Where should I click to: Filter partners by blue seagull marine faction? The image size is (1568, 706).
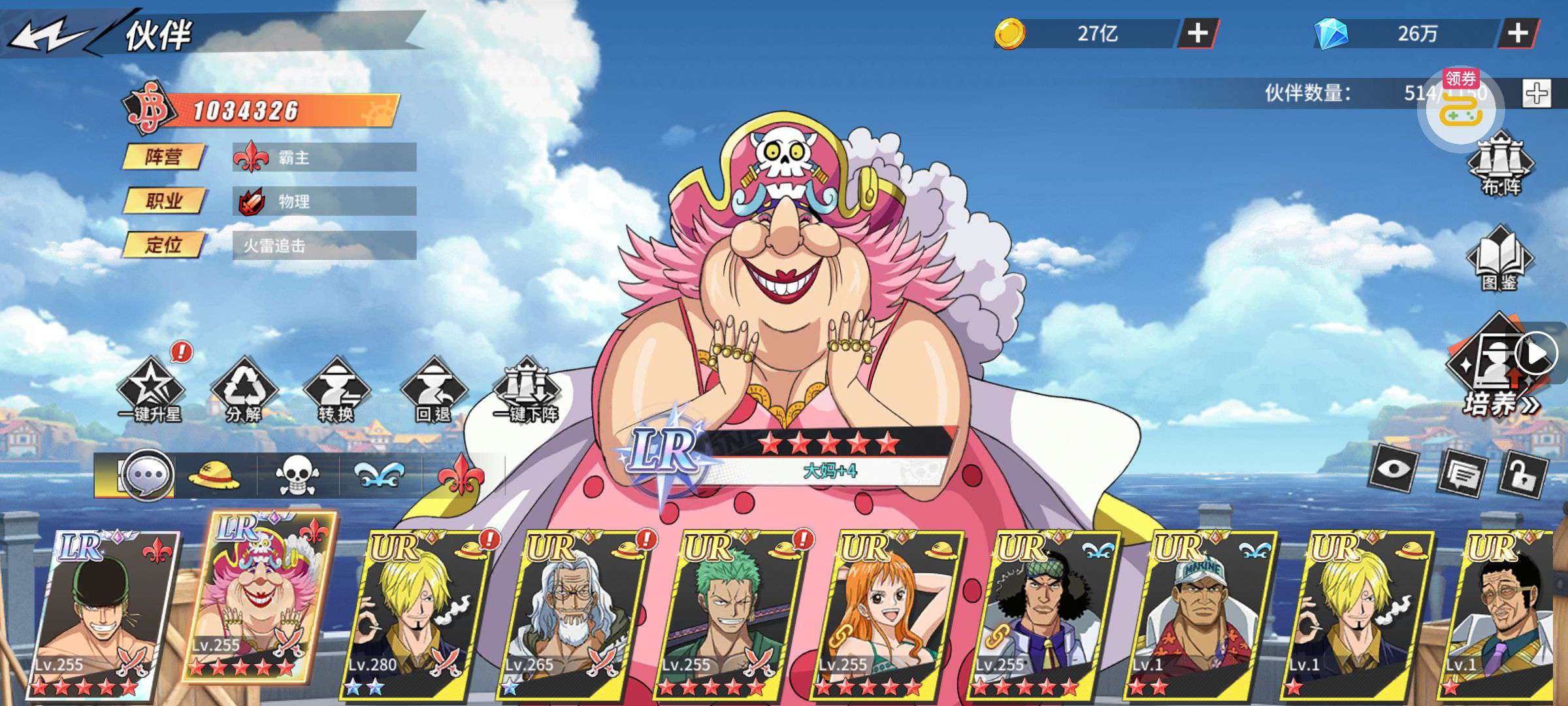coord(381,475)
